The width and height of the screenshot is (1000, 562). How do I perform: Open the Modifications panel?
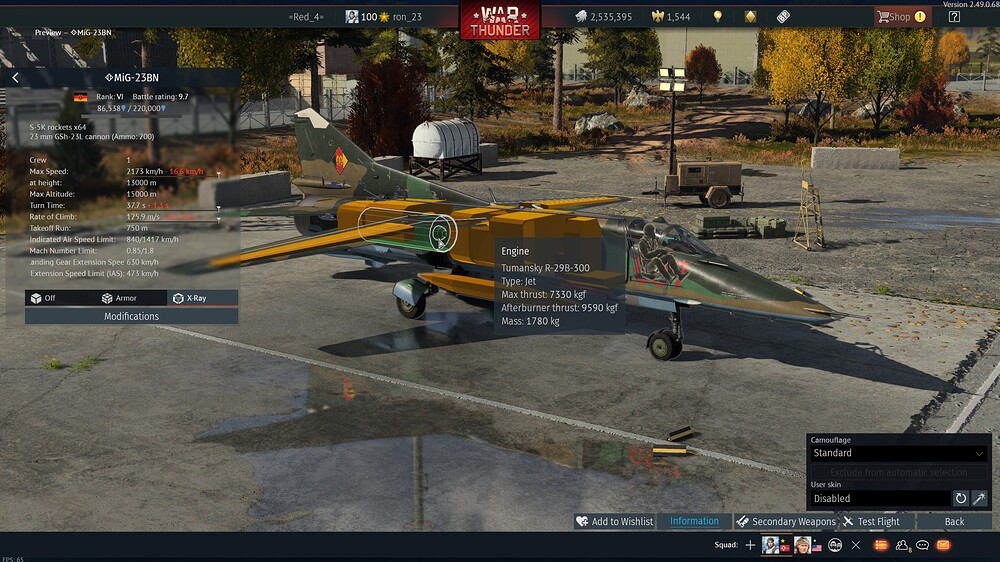click(131, 316)
